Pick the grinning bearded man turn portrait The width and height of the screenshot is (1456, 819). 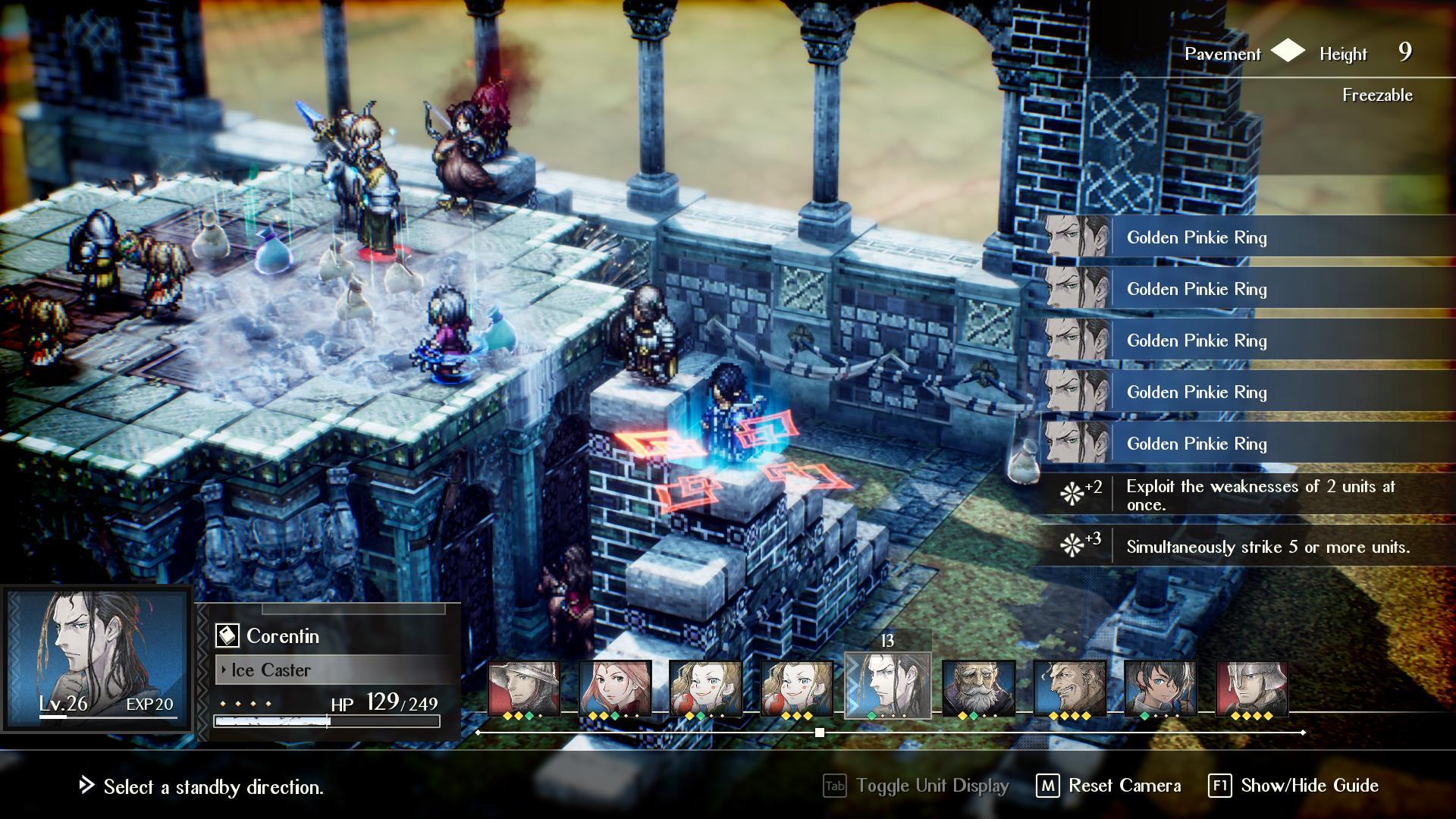click(x=1069, y=688)
